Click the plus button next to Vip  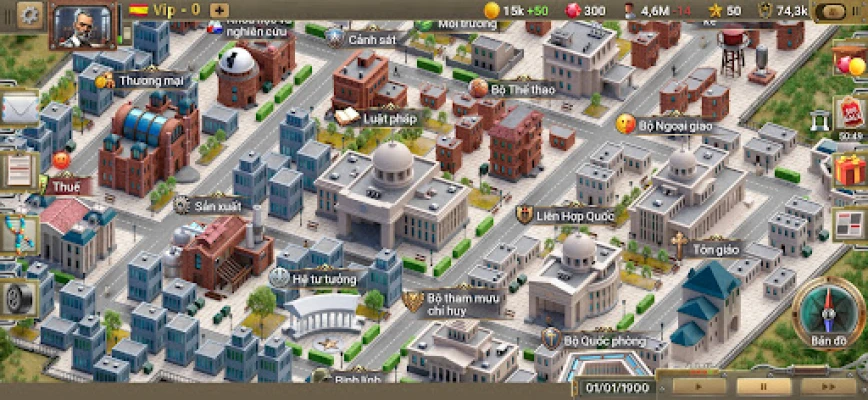220,10
